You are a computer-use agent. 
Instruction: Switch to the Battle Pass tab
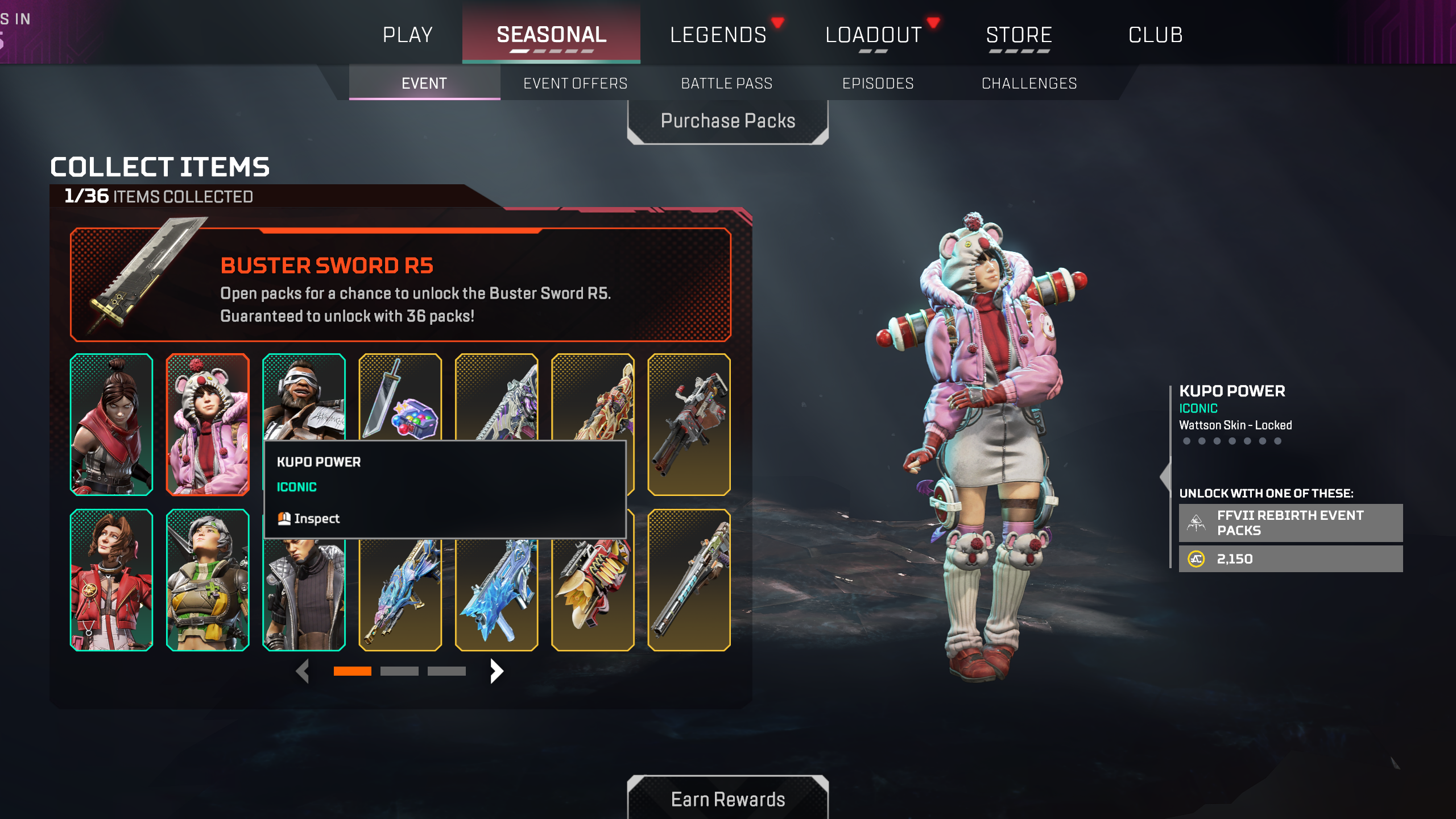click(x=726, y=83)
